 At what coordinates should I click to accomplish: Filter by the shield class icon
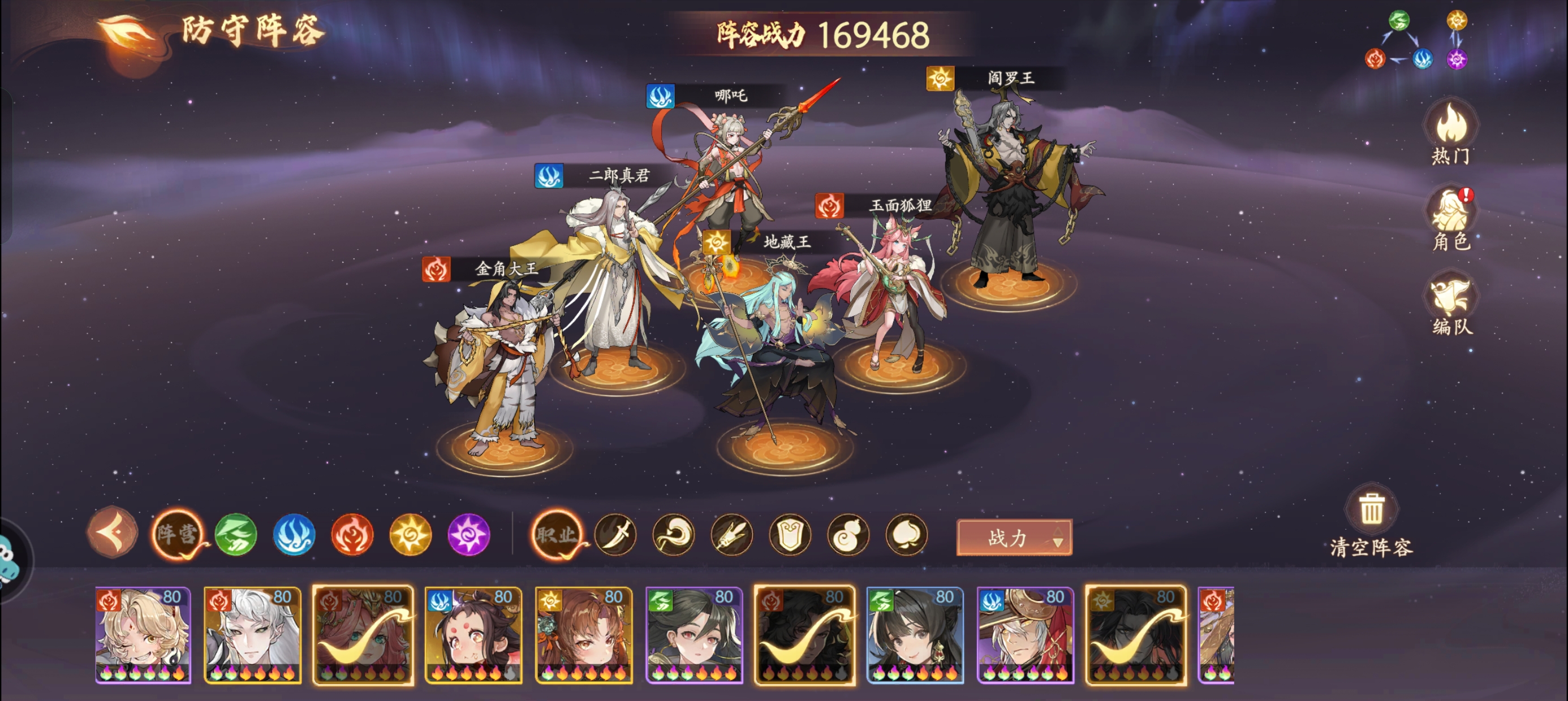pos(790,535)
